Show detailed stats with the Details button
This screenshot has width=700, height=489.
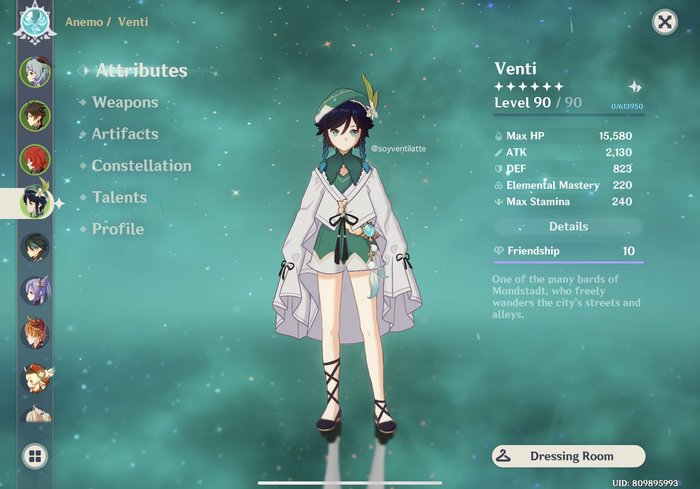point(568,227)
